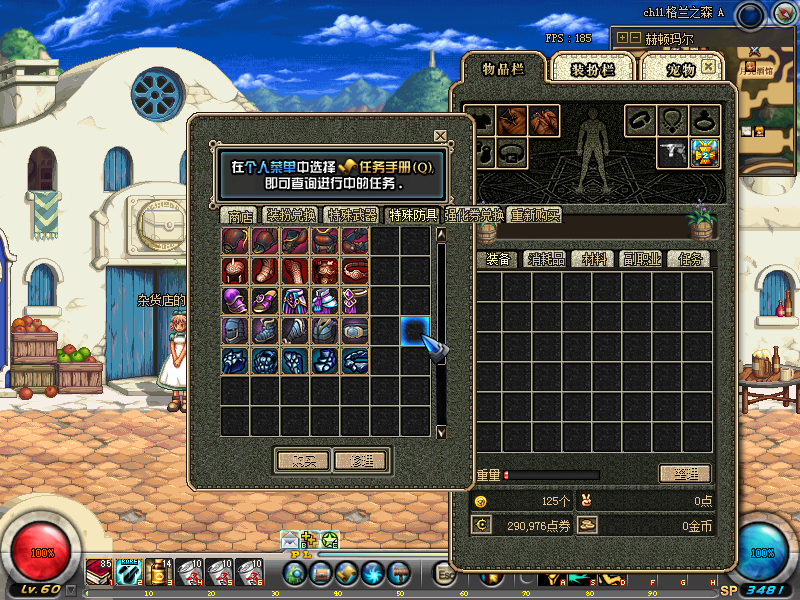Select the equipped pistol weapon slot

[671, 152]
